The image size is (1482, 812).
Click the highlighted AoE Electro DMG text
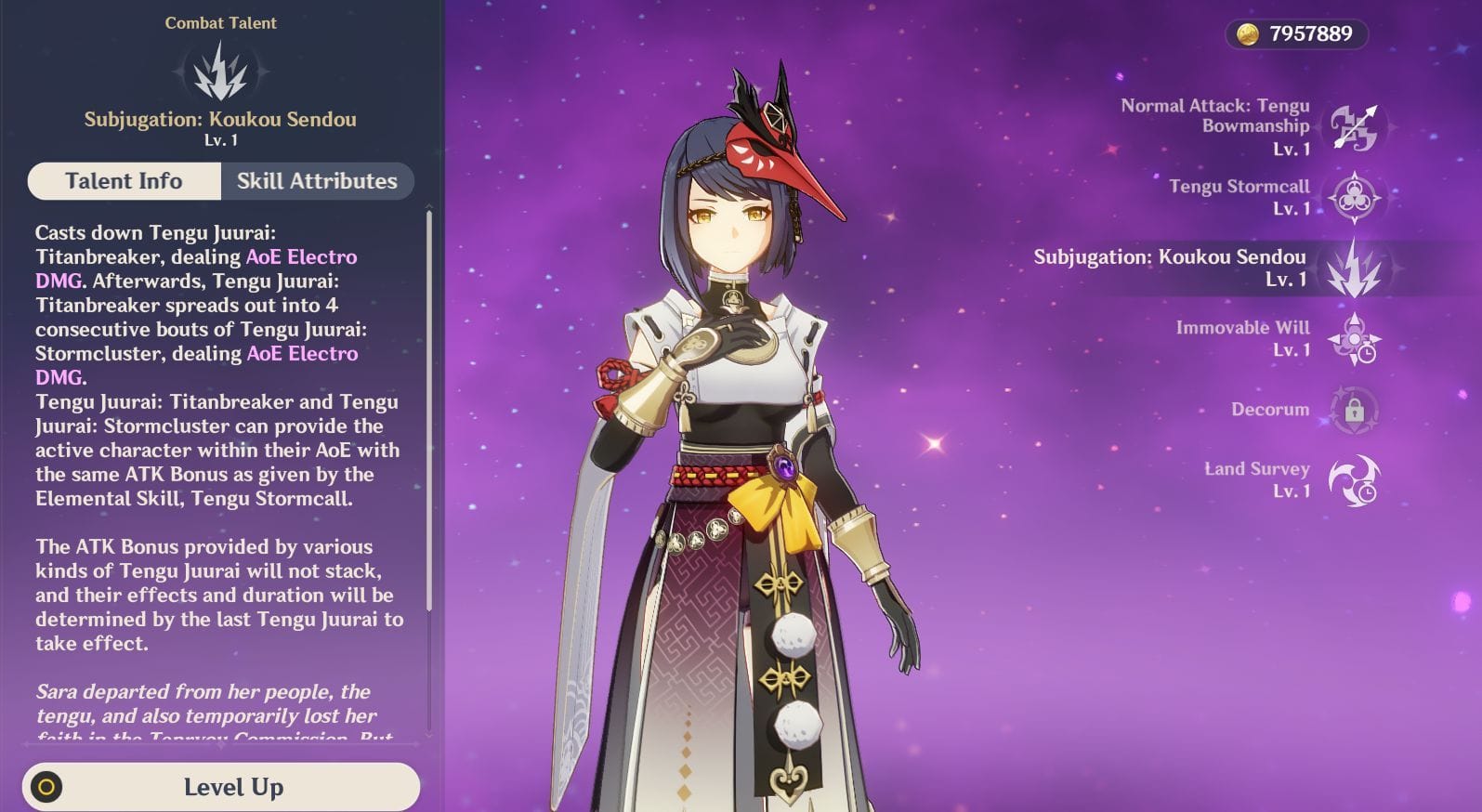[x=301, y=256]
